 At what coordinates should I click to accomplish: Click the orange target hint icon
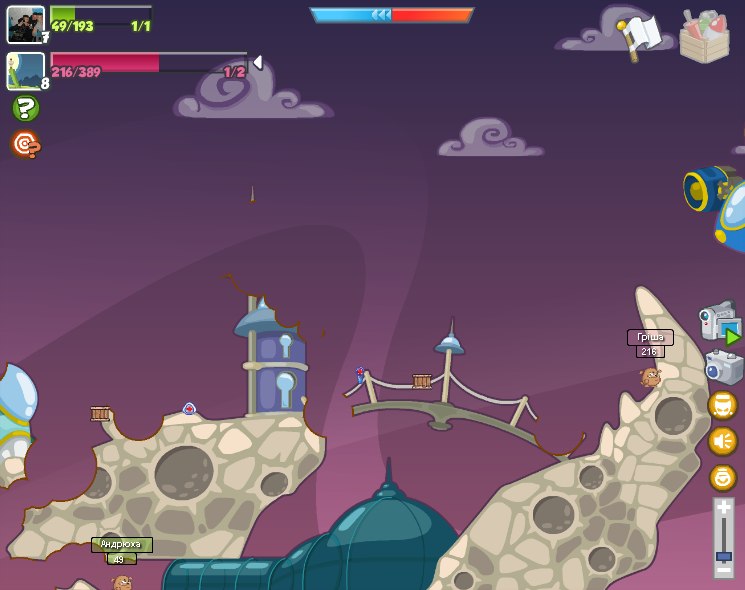click(x=26, y=145)
